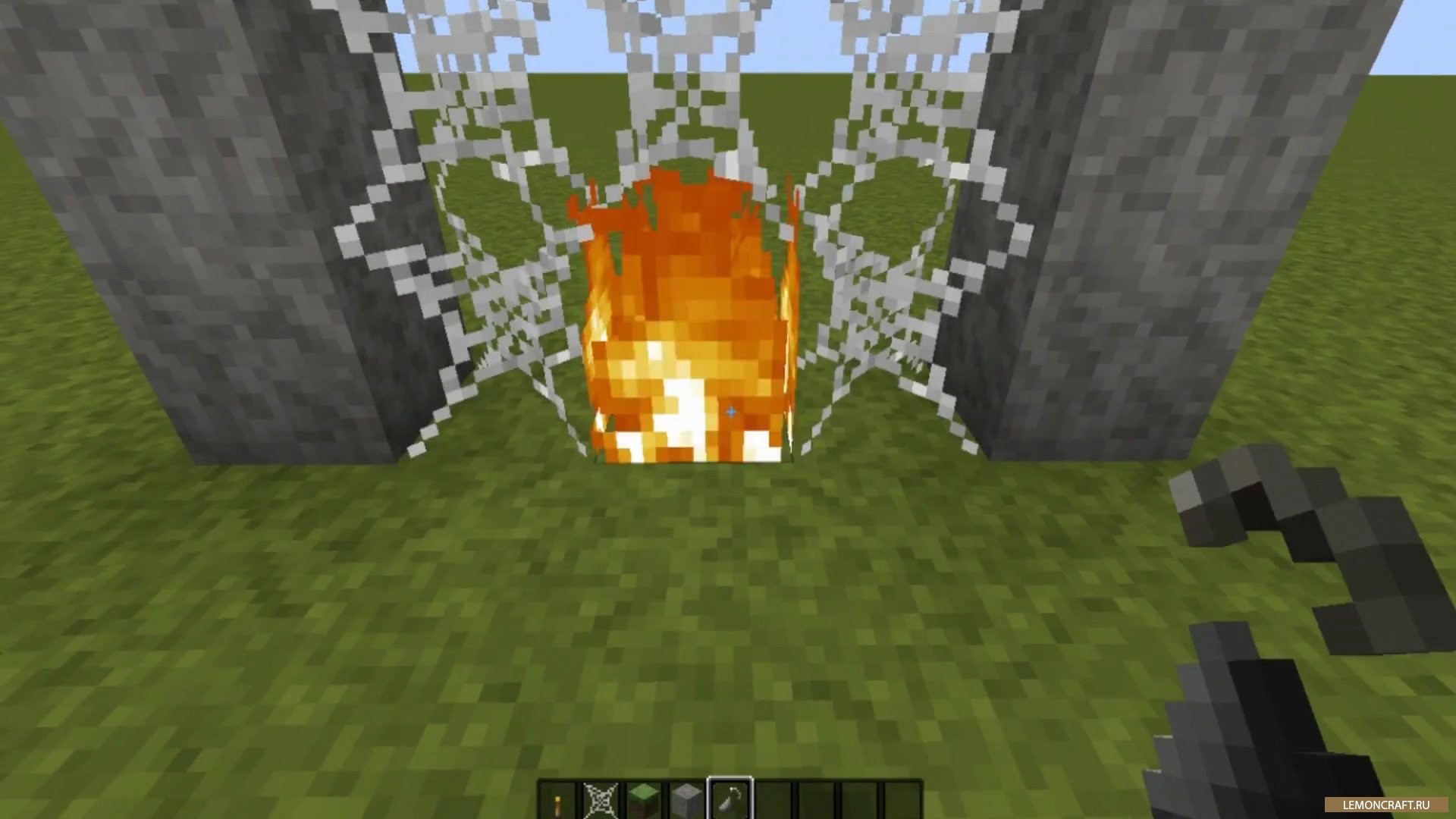This screenshot has height=819, width=1456.
Task: Select the flint and steel slot
Action: (x=730, y=800)
